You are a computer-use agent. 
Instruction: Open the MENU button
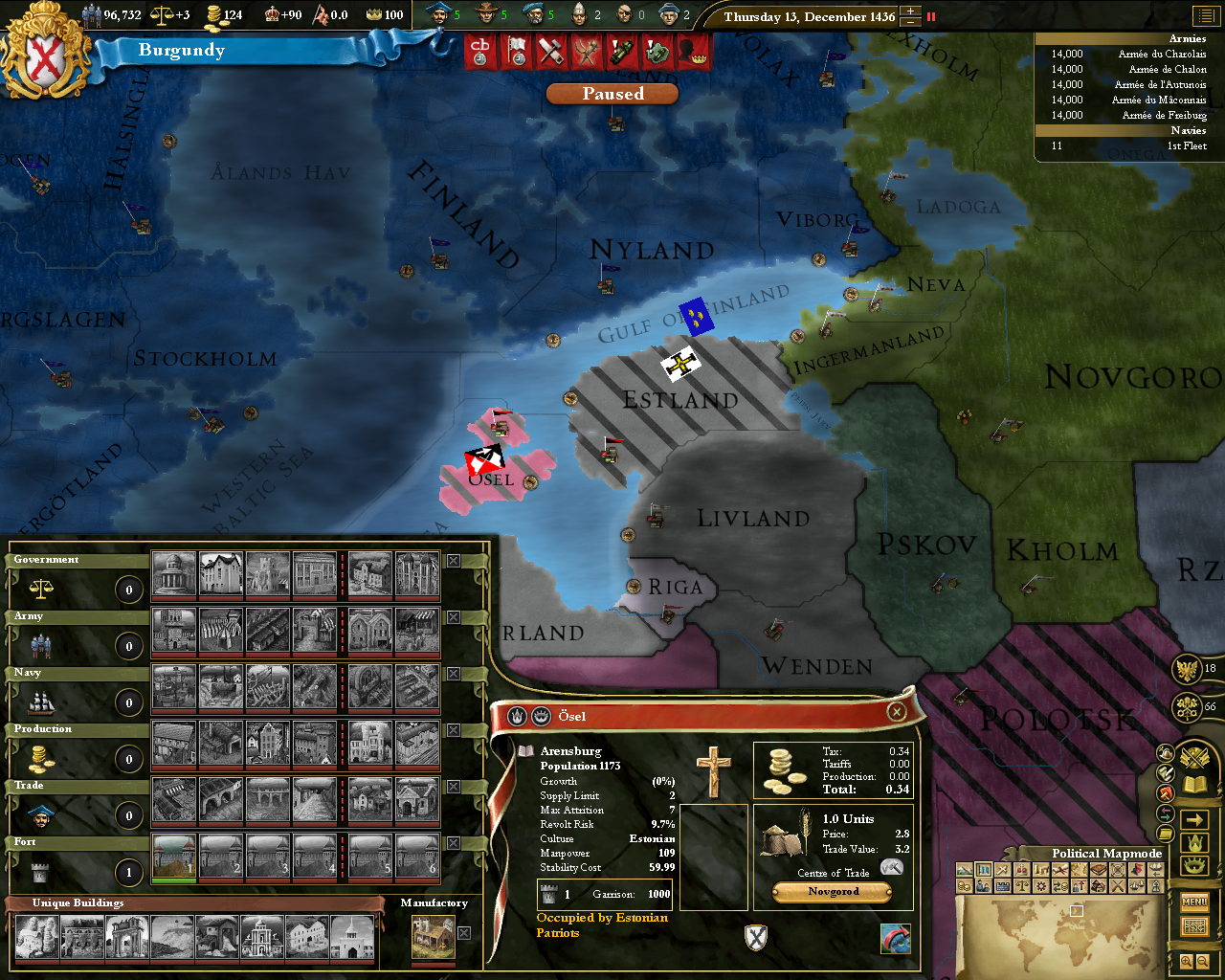click(x=1194, y=902)
